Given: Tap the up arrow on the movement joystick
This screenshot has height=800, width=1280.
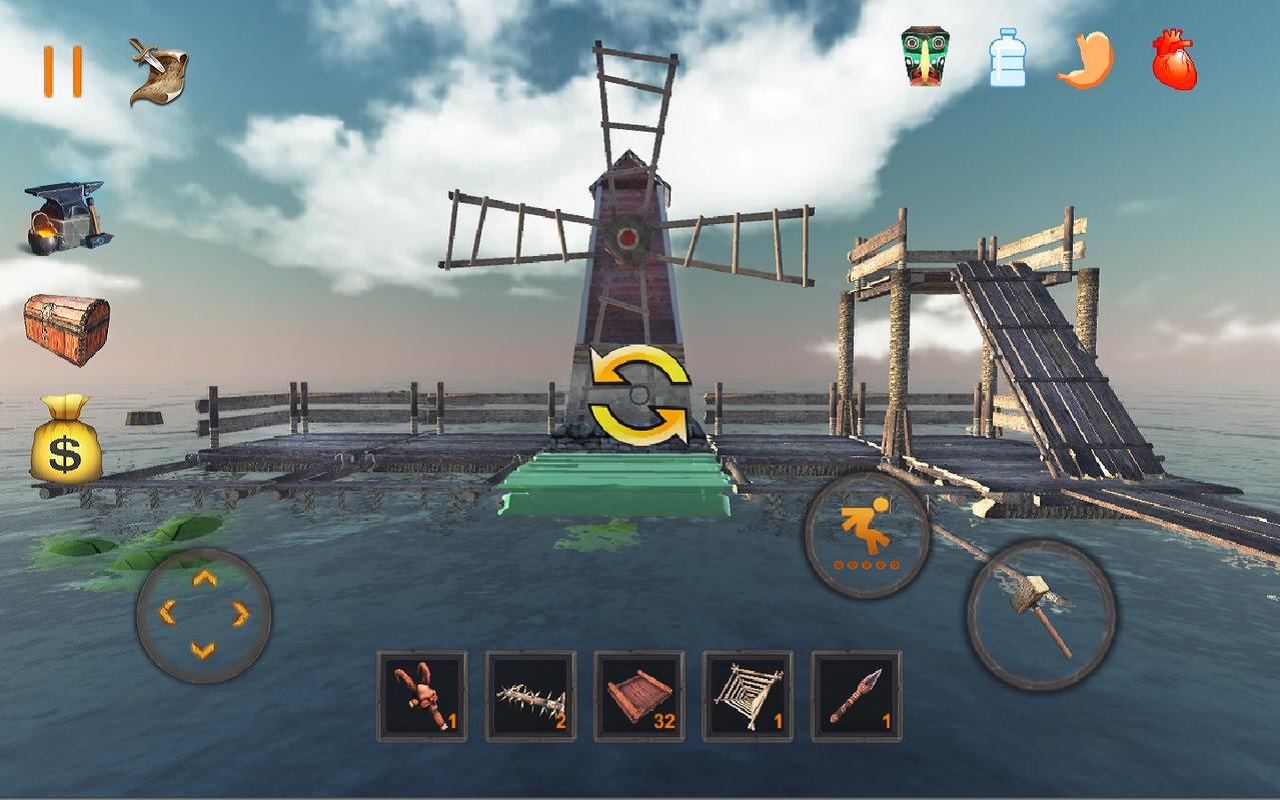Looking at the screenshot, I should coord(205,580).
